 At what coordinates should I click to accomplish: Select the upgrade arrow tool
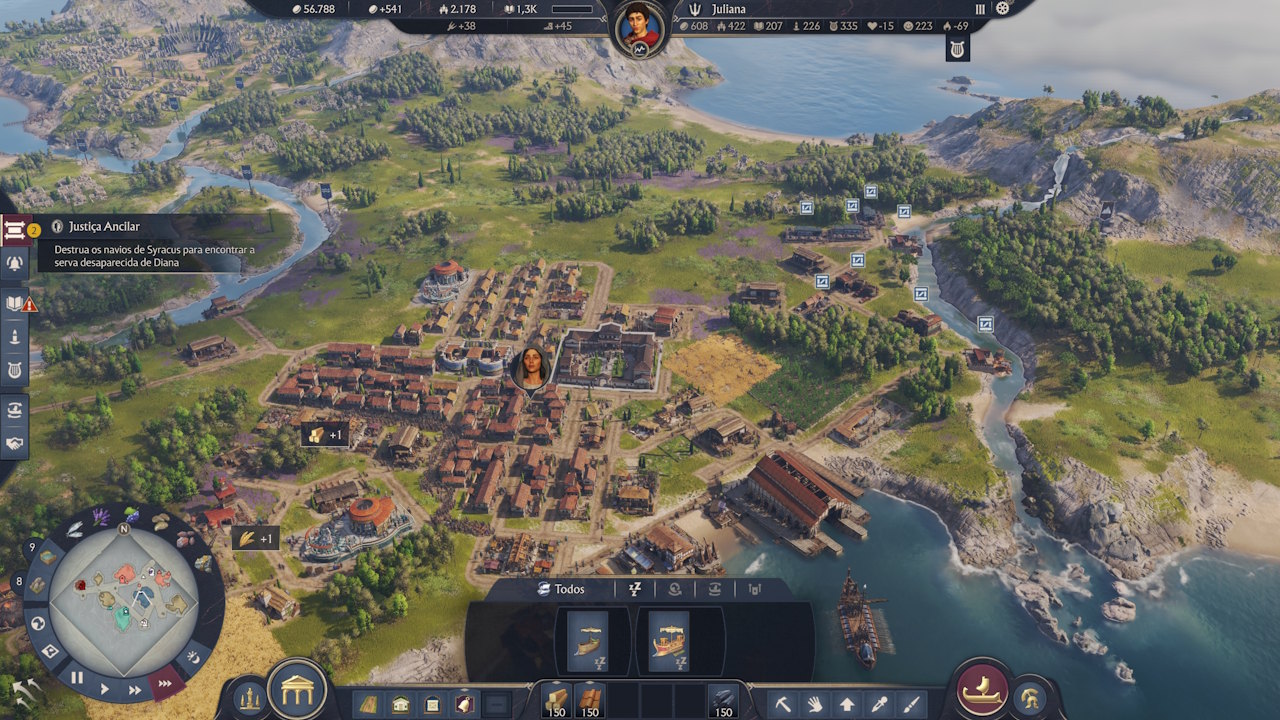coord(847,705)
